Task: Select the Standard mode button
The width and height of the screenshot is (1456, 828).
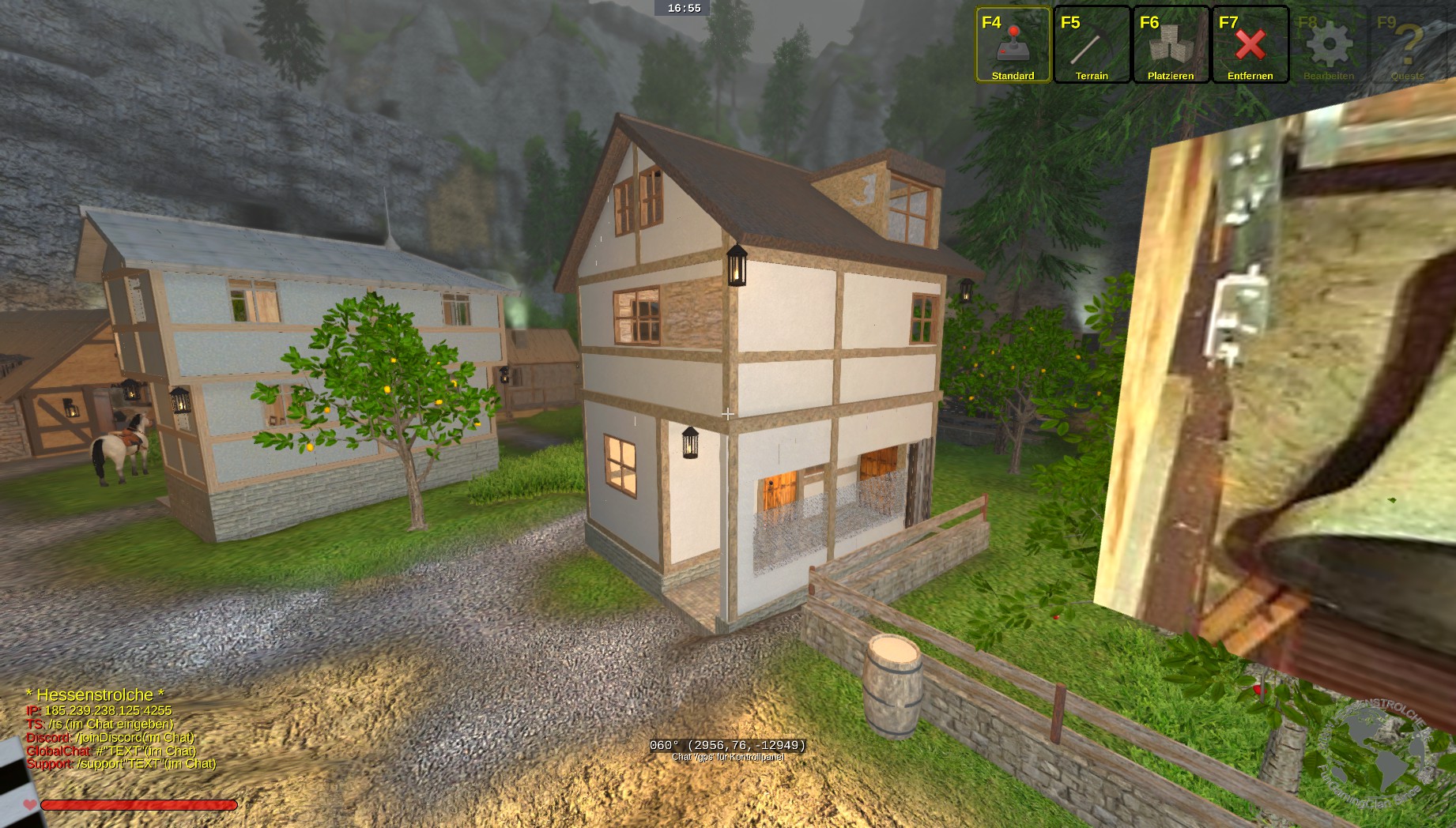Action: 1013,45
